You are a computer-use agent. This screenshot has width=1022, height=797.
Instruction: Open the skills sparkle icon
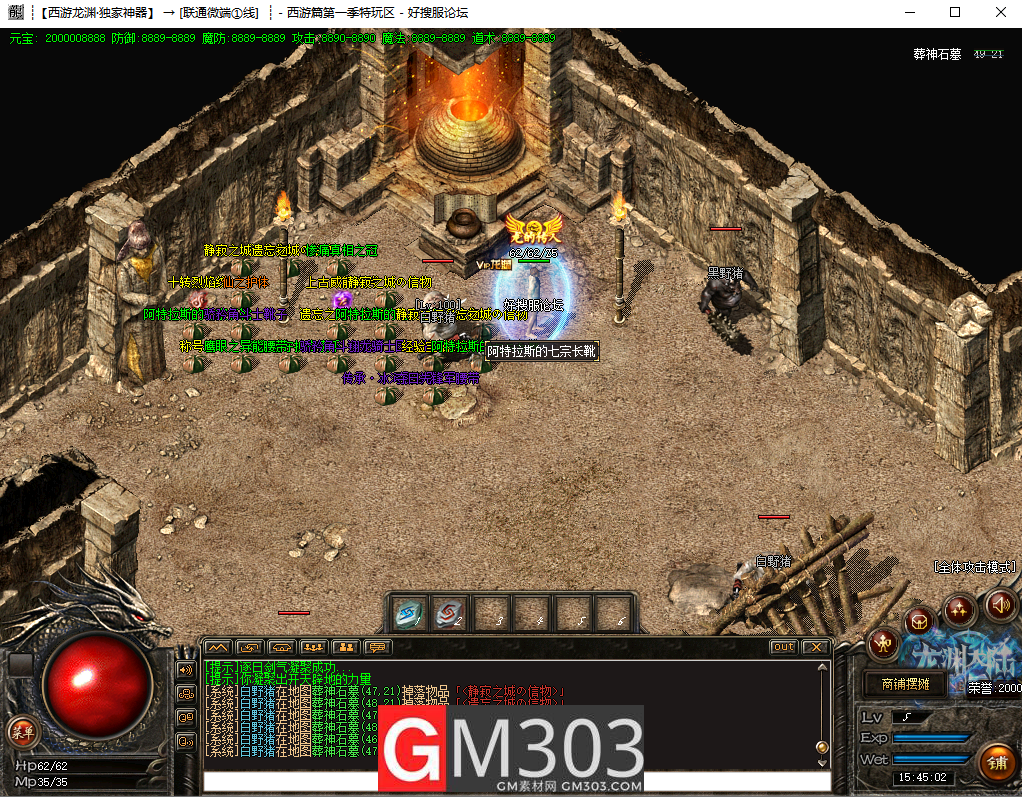pyautogui.click(x=959, y=608)
